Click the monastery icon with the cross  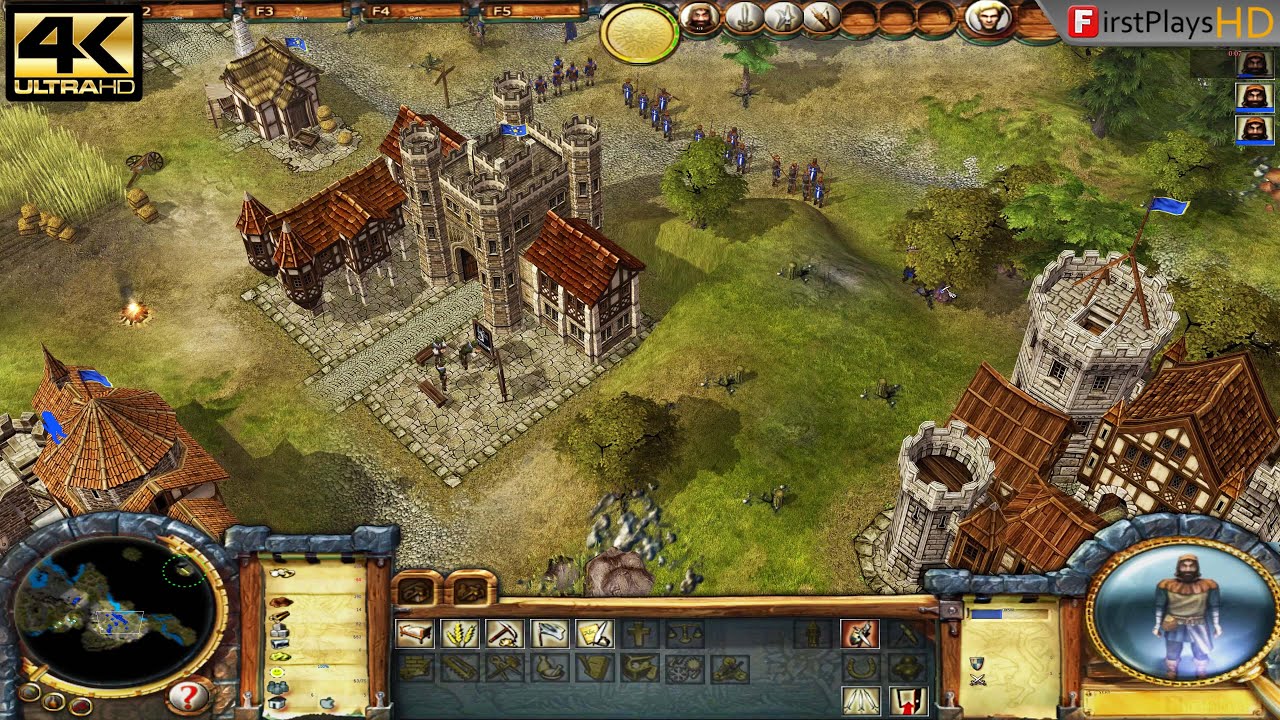pyautogui.click(x=640, y=633)
